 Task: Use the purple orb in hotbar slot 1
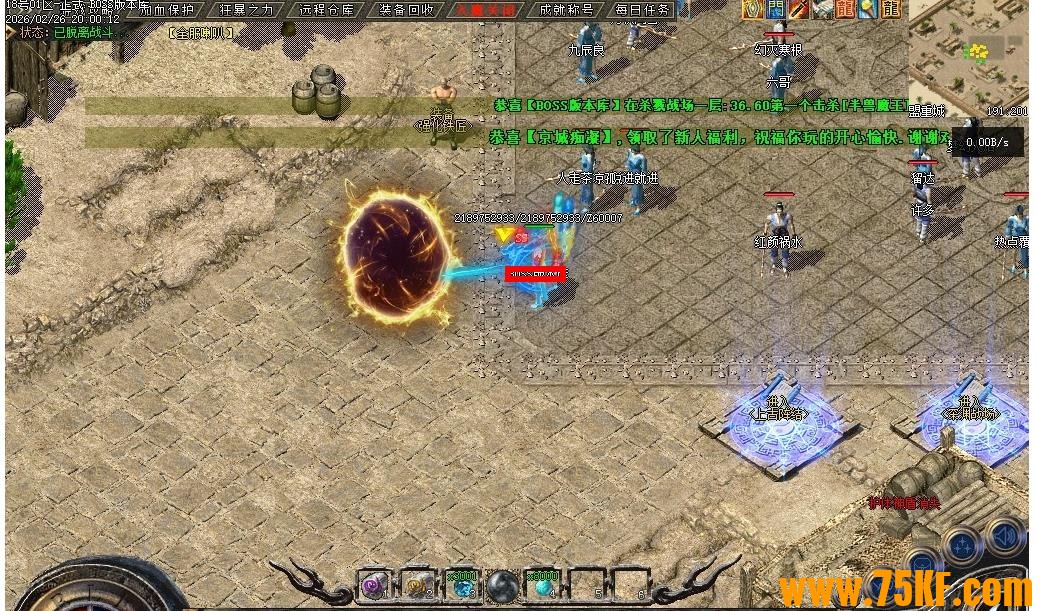pyautogui.click(x=374, y=586)
